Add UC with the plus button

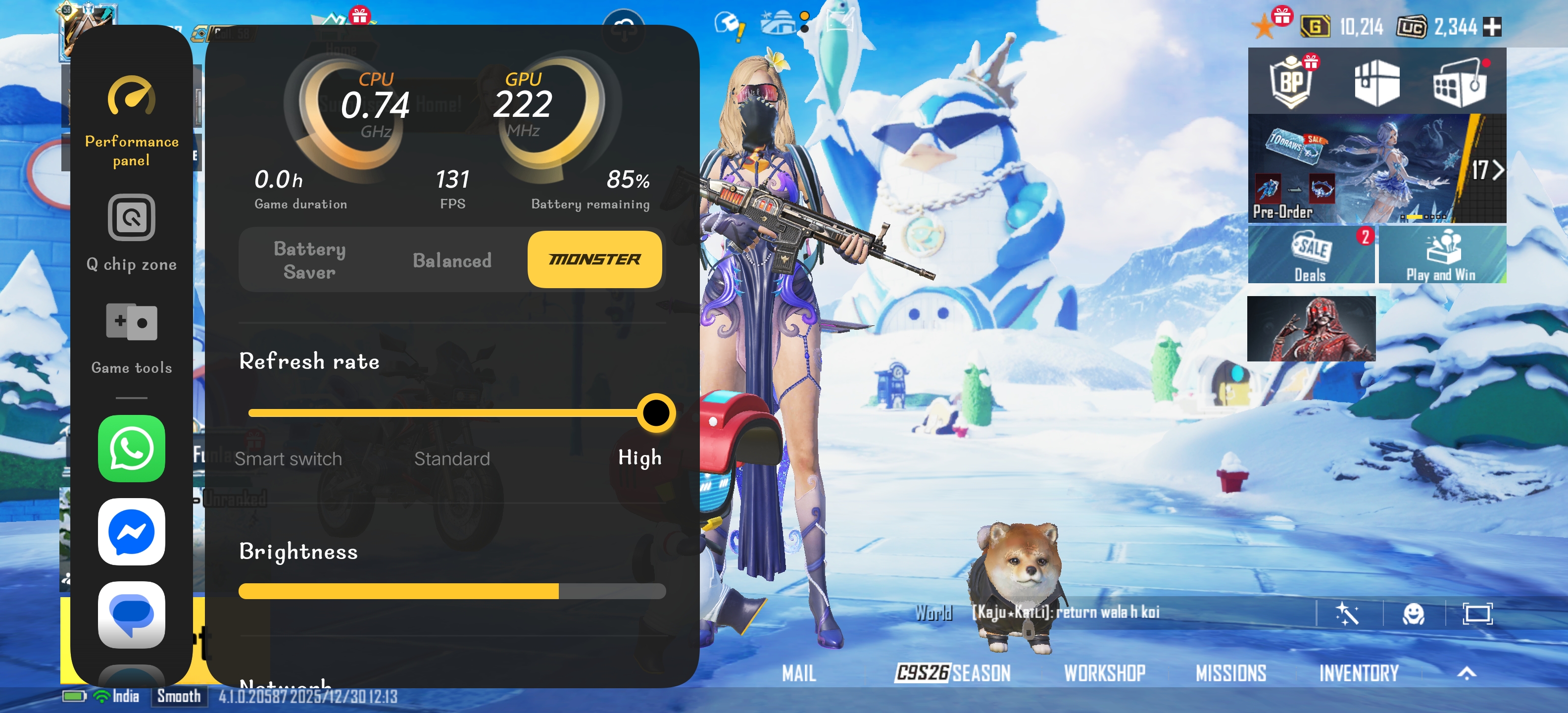(x=1492, y=27)
